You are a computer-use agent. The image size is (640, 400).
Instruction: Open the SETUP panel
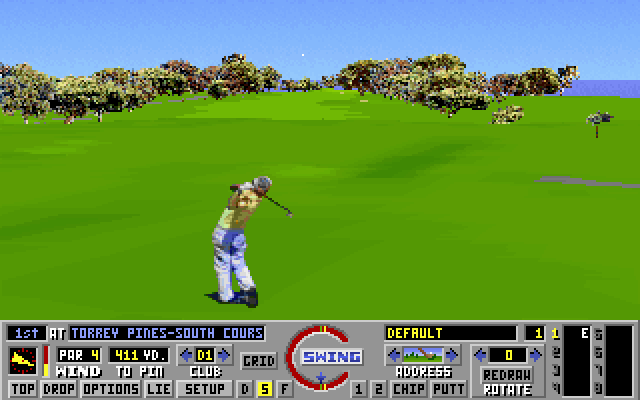tap(206, 388)
